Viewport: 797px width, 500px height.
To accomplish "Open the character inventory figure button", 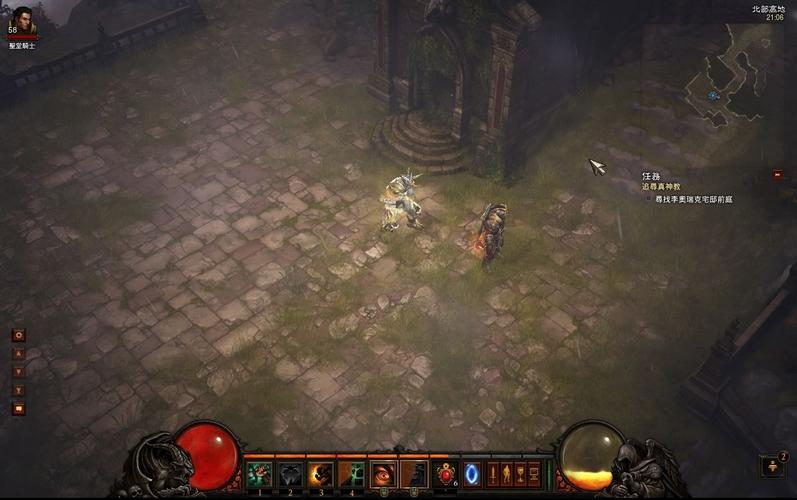I will tap(507, 472).
